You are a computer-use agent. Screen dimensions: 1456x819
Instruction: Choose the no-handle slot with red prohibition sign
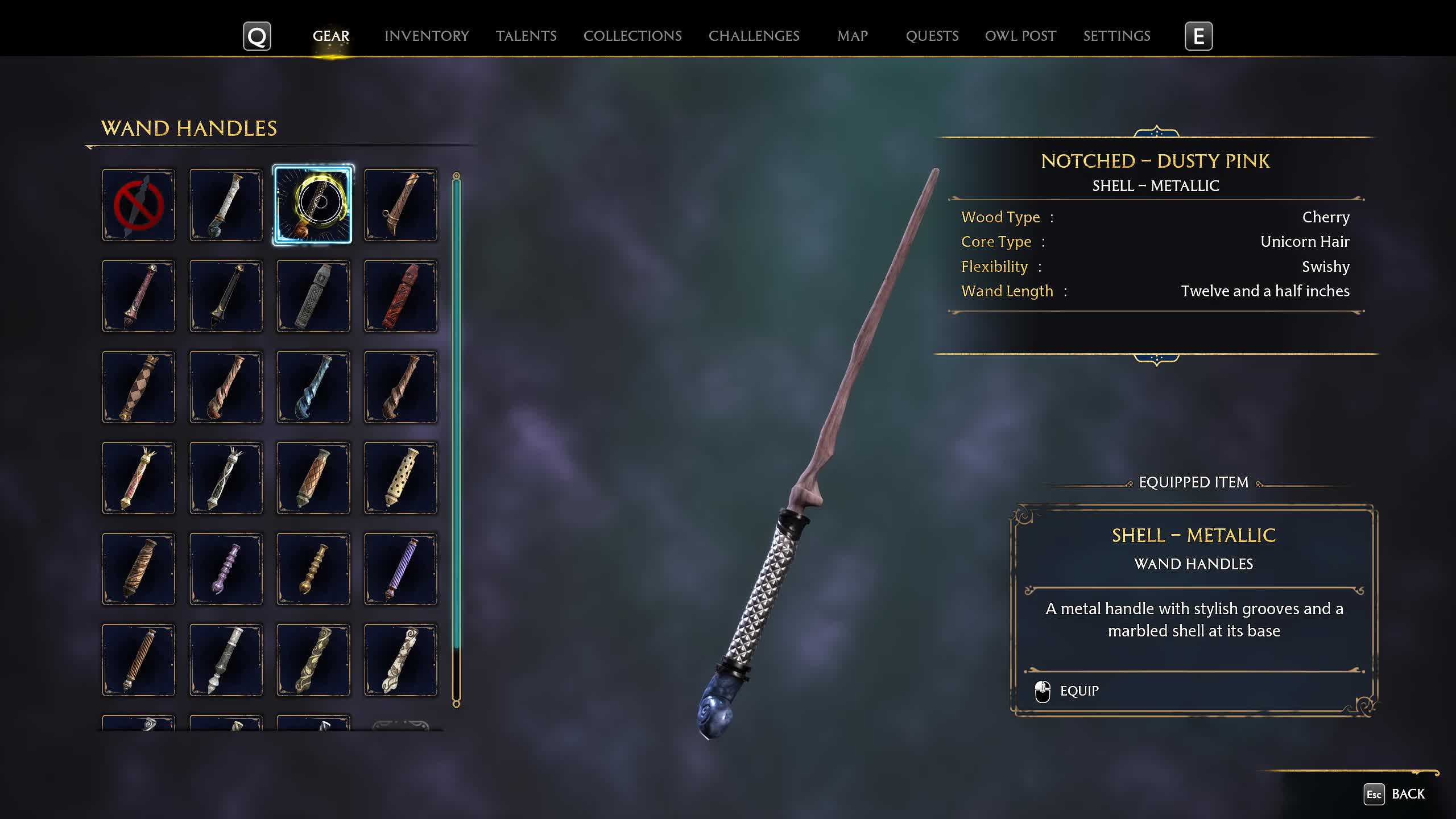click(x=138, y=205)
